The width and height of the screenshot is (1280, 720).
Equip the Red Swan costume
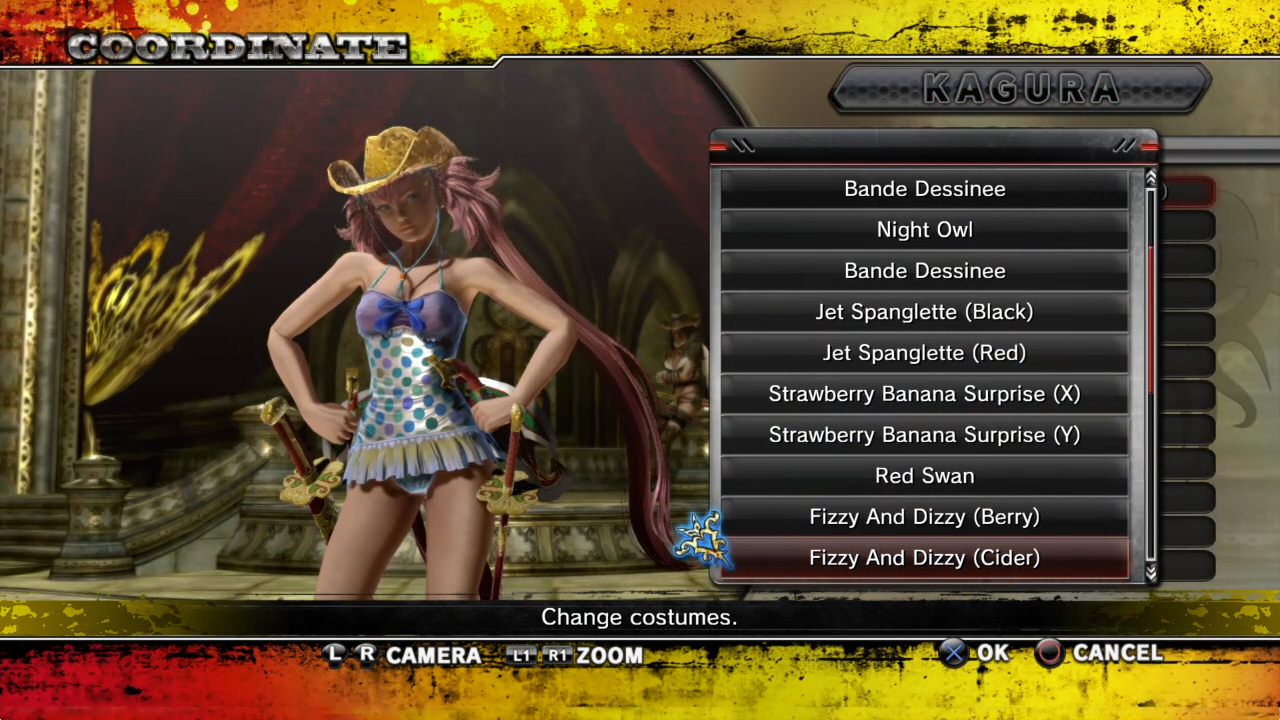(x=924, y=476)
